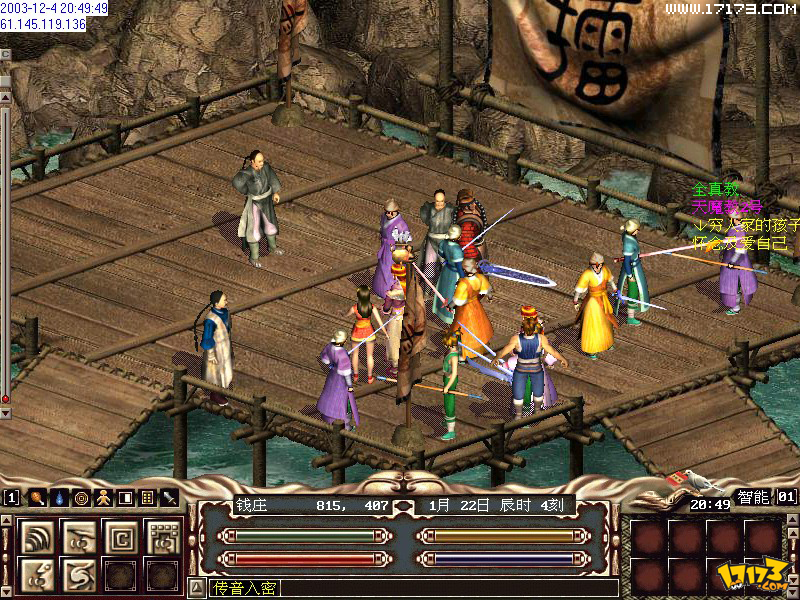This screenshot has height=600, width=800.
Task: Select the swirling S-shaped skill icon
Action: [x=79, y=574]
